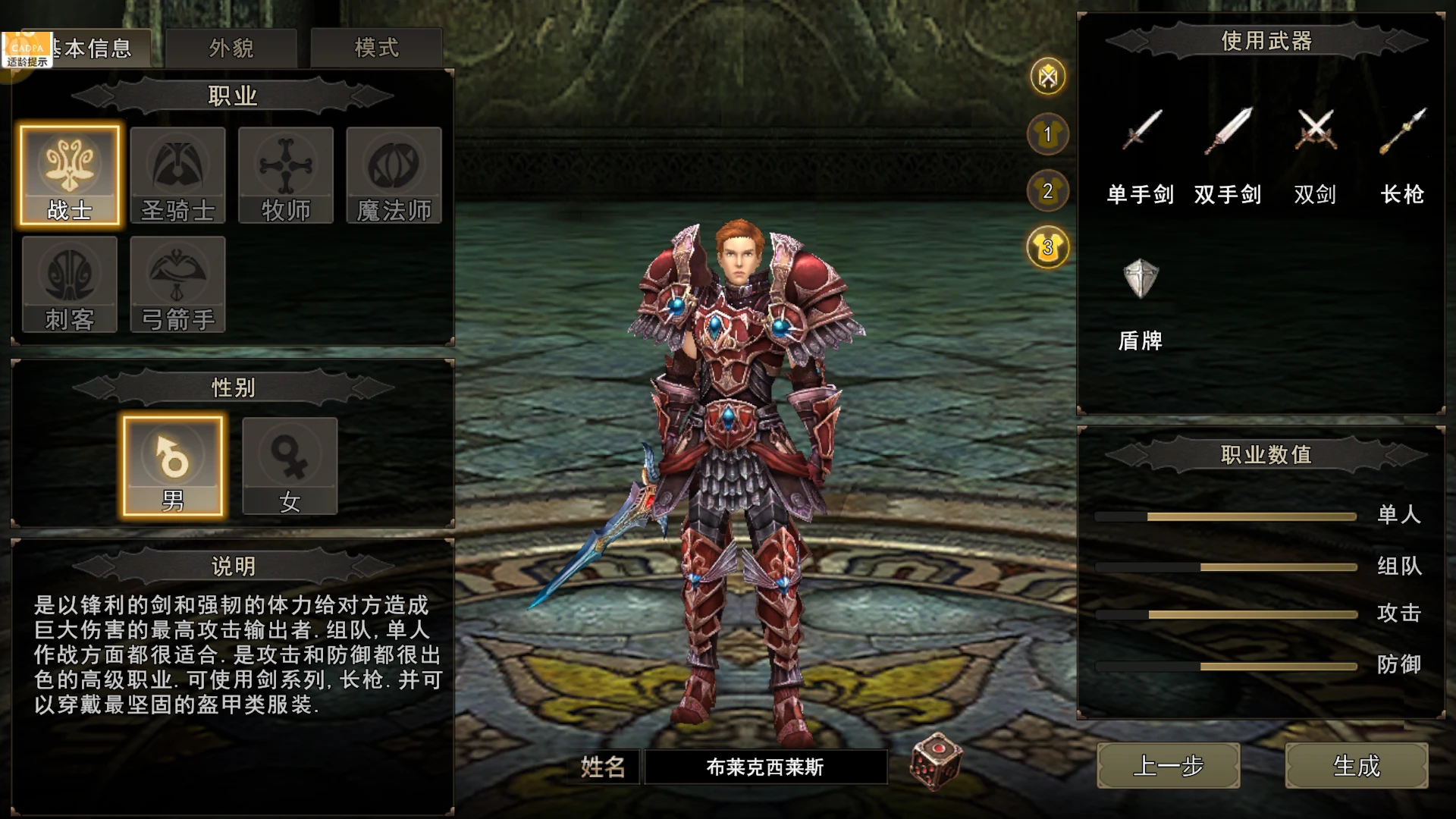This screenshot has height=819, width=1456.
Task: Switch to the 外貌 (Appearance) tab
Action: tap(233, 47)
